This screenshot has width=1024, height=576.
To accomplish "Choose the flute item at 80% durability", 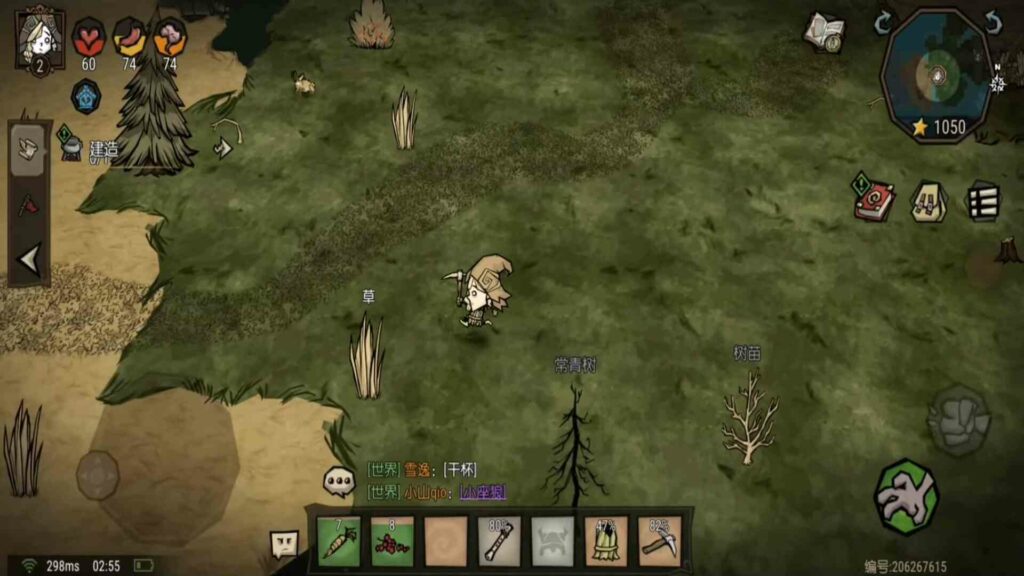I will click(x=499, y=541).
